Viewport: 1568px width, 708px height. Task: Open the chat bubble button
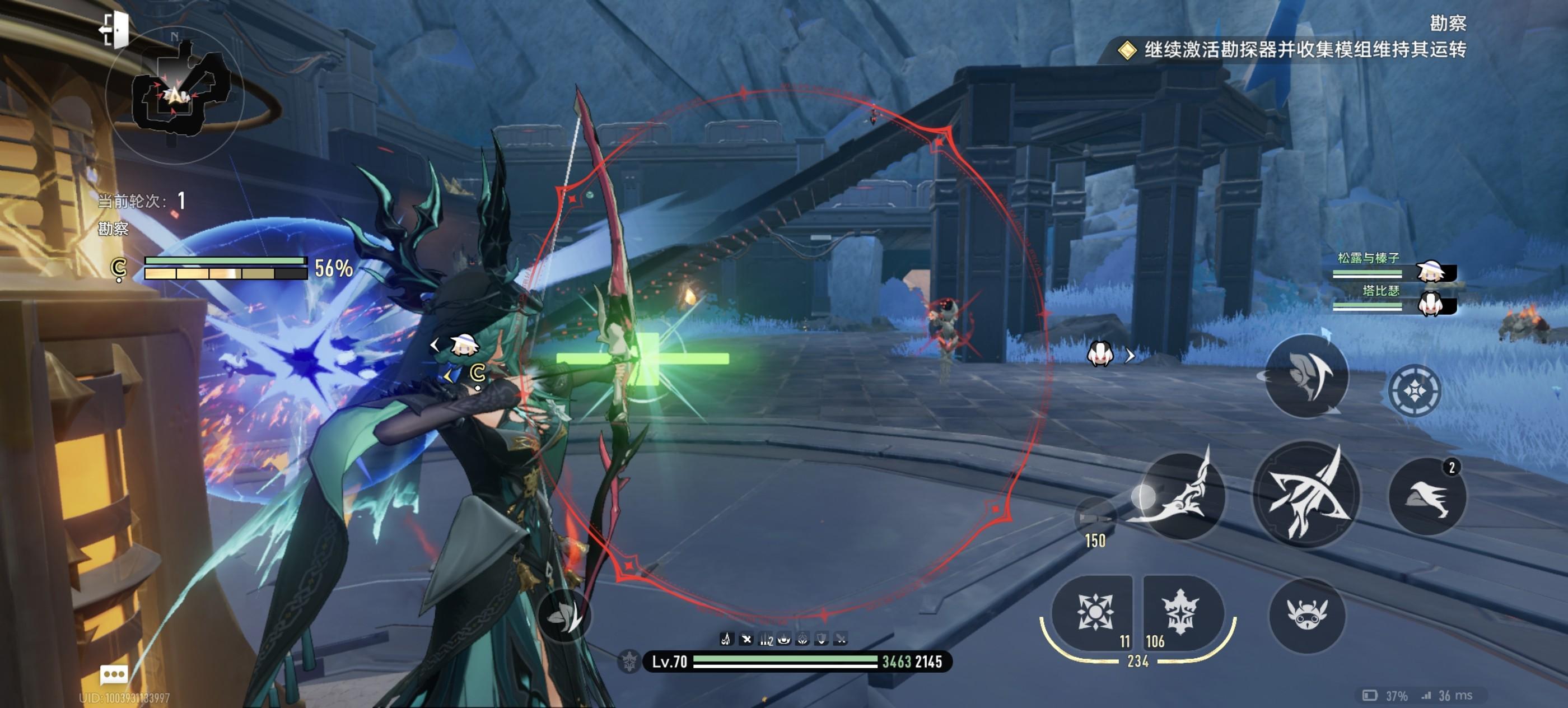point(114,674)
